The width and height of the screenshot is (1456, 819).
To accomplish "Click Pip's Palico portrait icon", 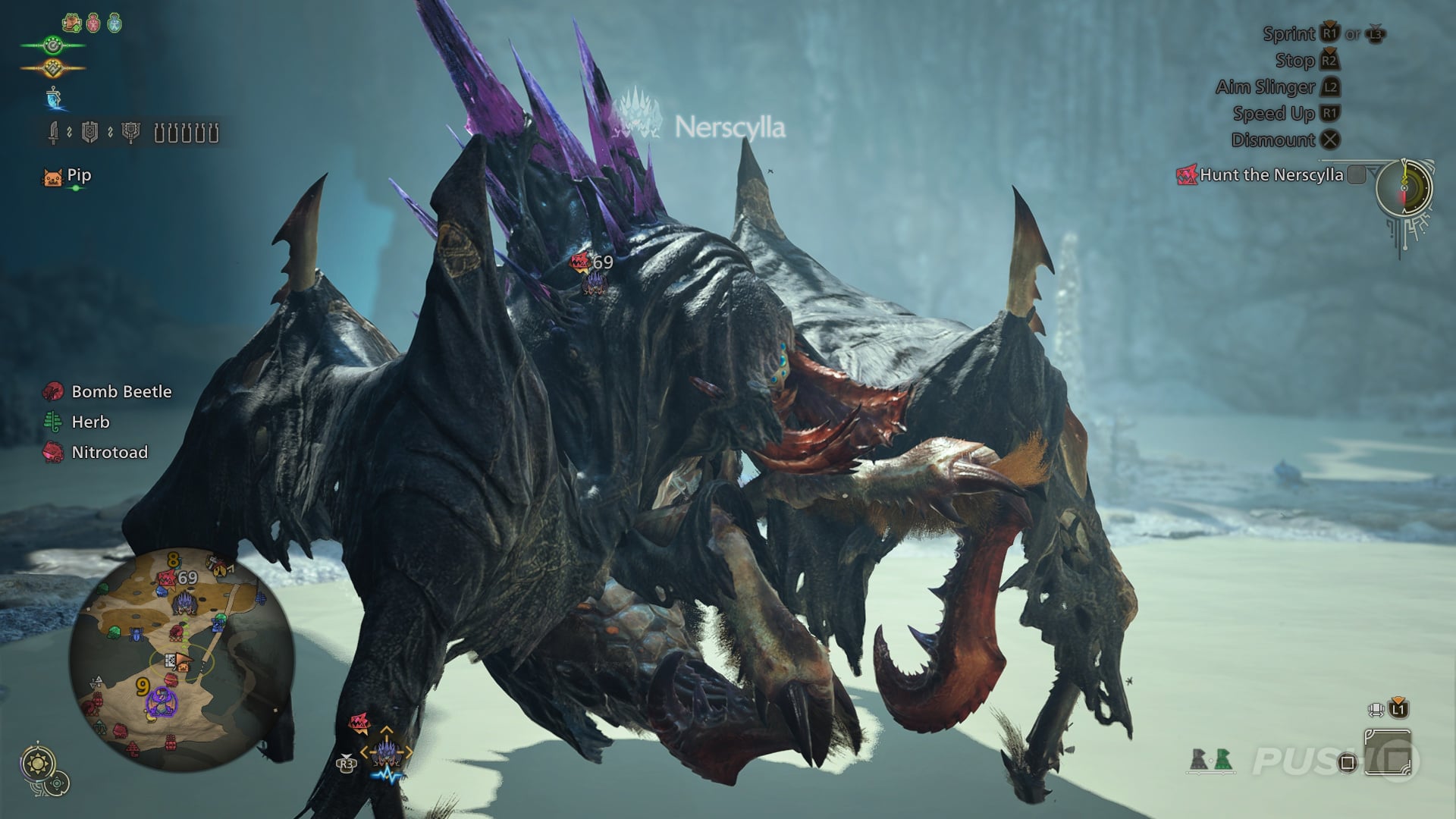I will 52,177.
